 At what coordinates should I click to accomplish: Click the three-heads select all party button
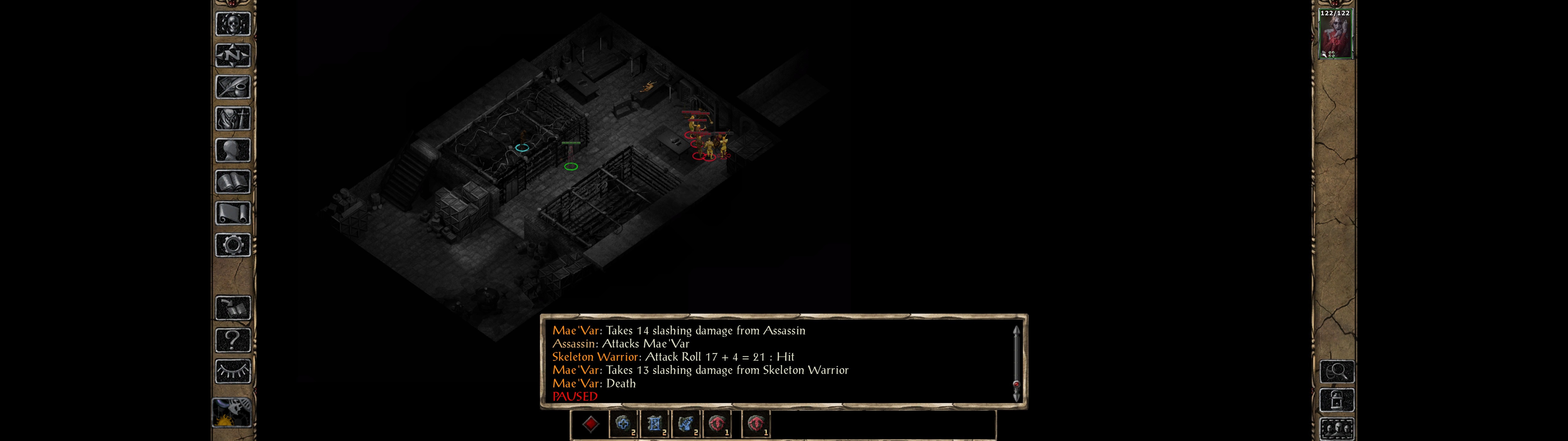point(1337,429)
